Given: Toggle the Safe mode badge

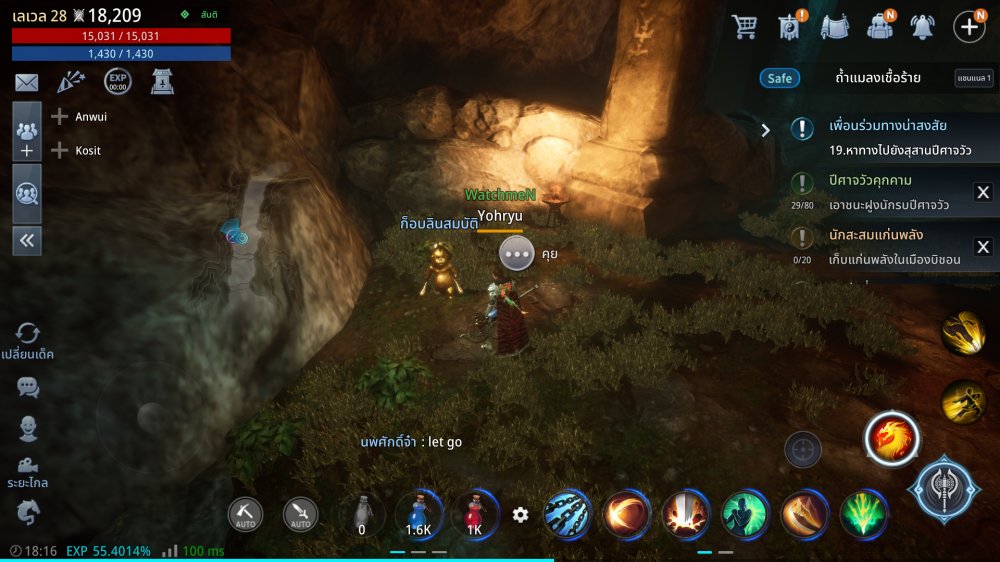Looking at the screenshot, I should point(779,78).
